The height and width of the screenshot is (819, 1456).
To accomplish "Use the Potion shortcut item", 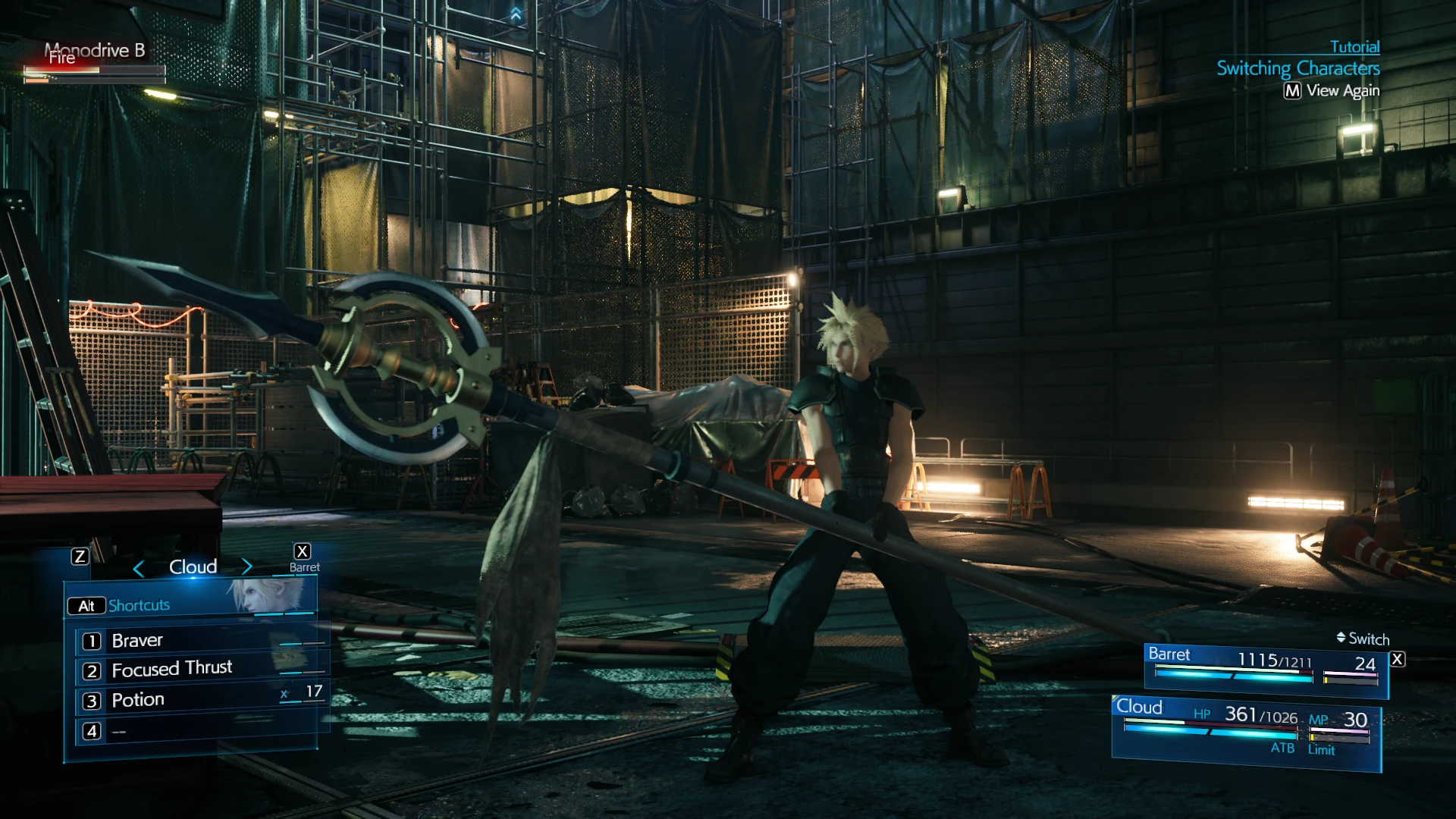I will pyautogui.click(x=138, y=700).
